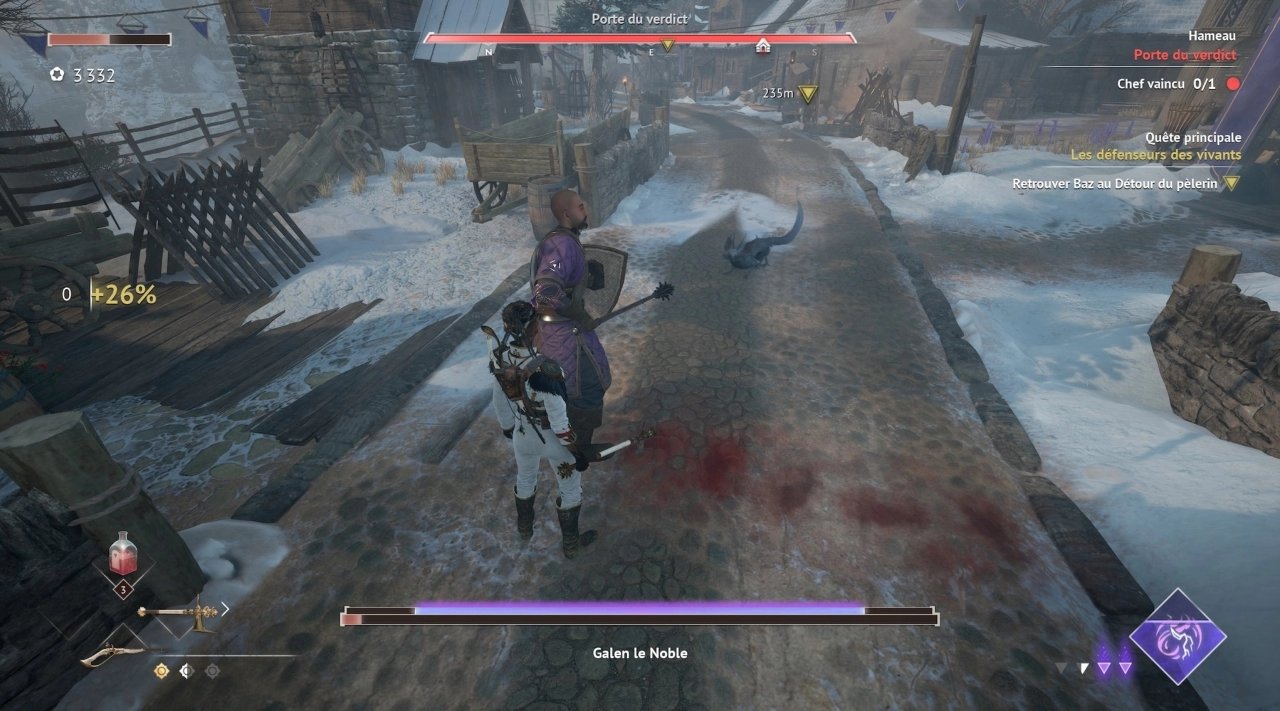
Task: Click the yellow quest marker on the compass
Action: click(x=668, y=46)
